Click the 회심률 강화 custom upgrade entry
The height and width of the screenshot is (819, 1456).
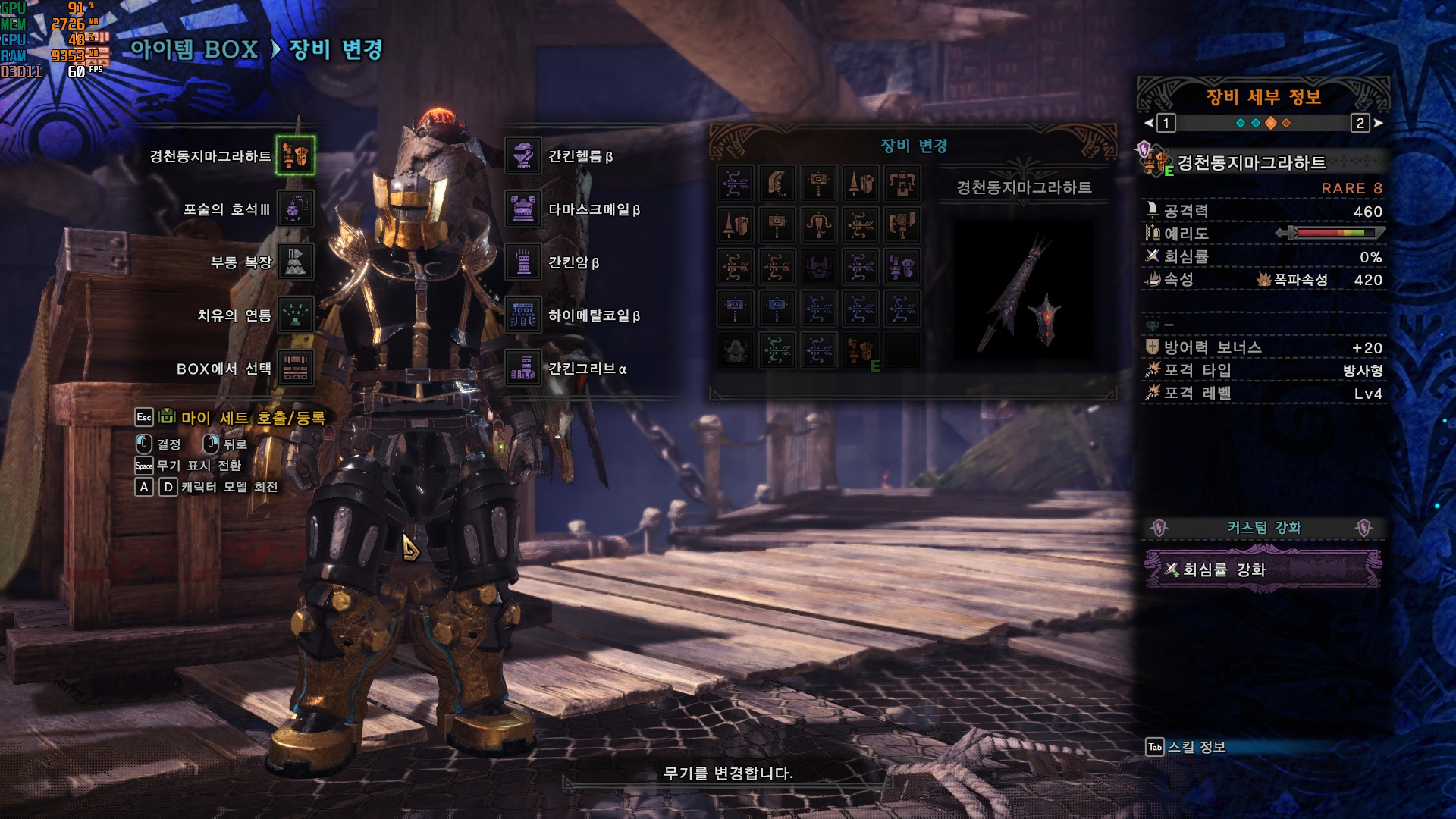tap(1262, 570)
